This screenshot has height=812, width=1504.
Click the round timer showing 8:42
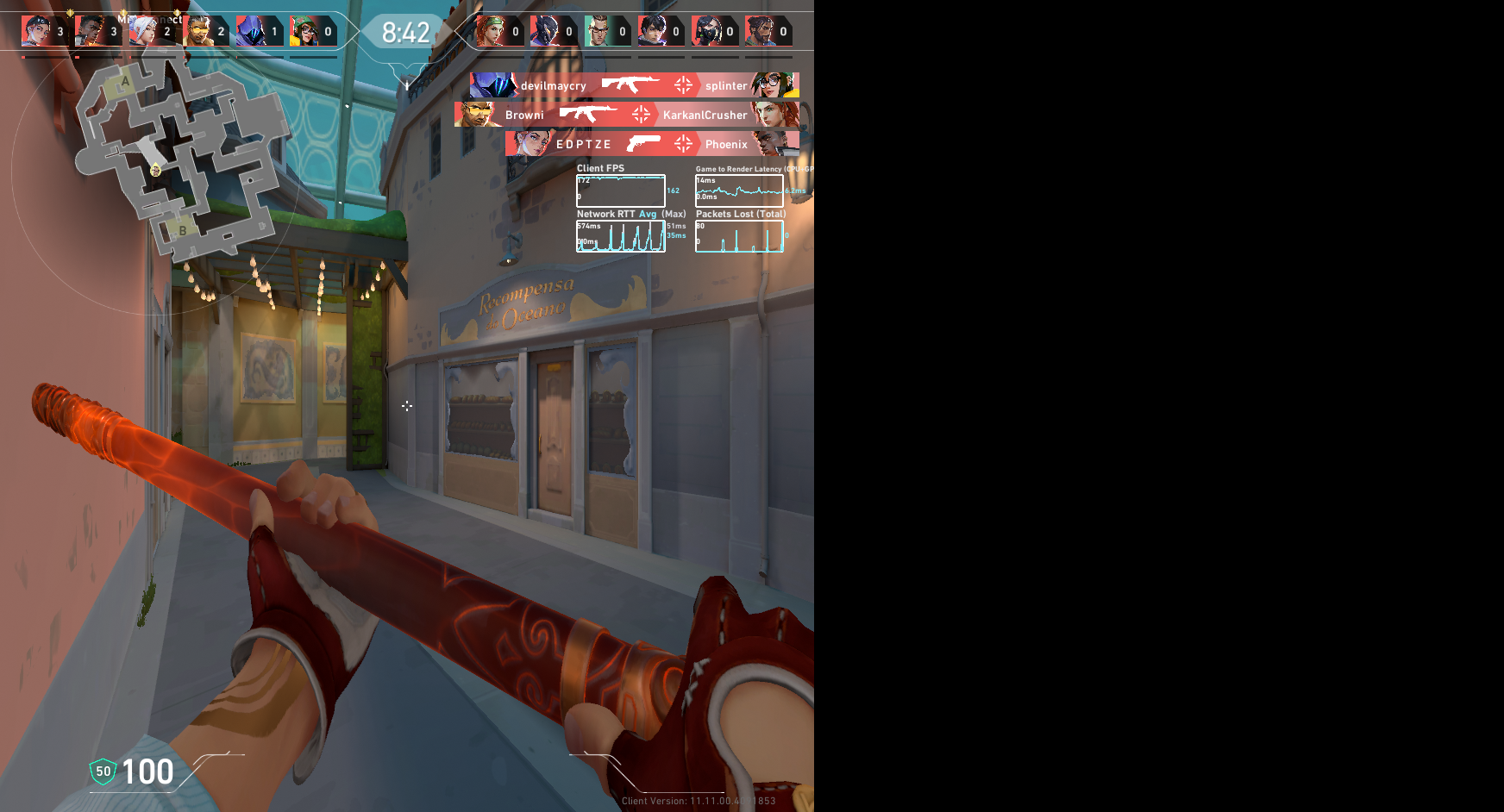pos(404,32)
